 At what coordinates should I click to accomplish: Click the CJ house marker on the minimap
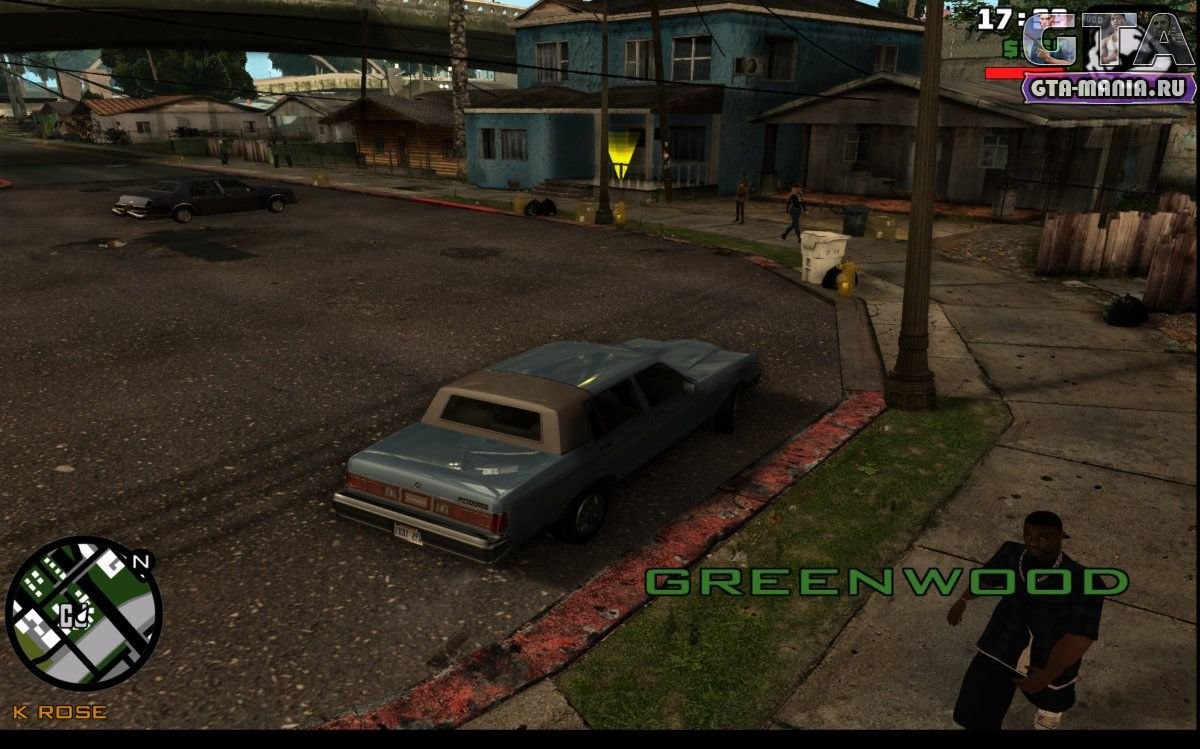click(x=73, y=614)
